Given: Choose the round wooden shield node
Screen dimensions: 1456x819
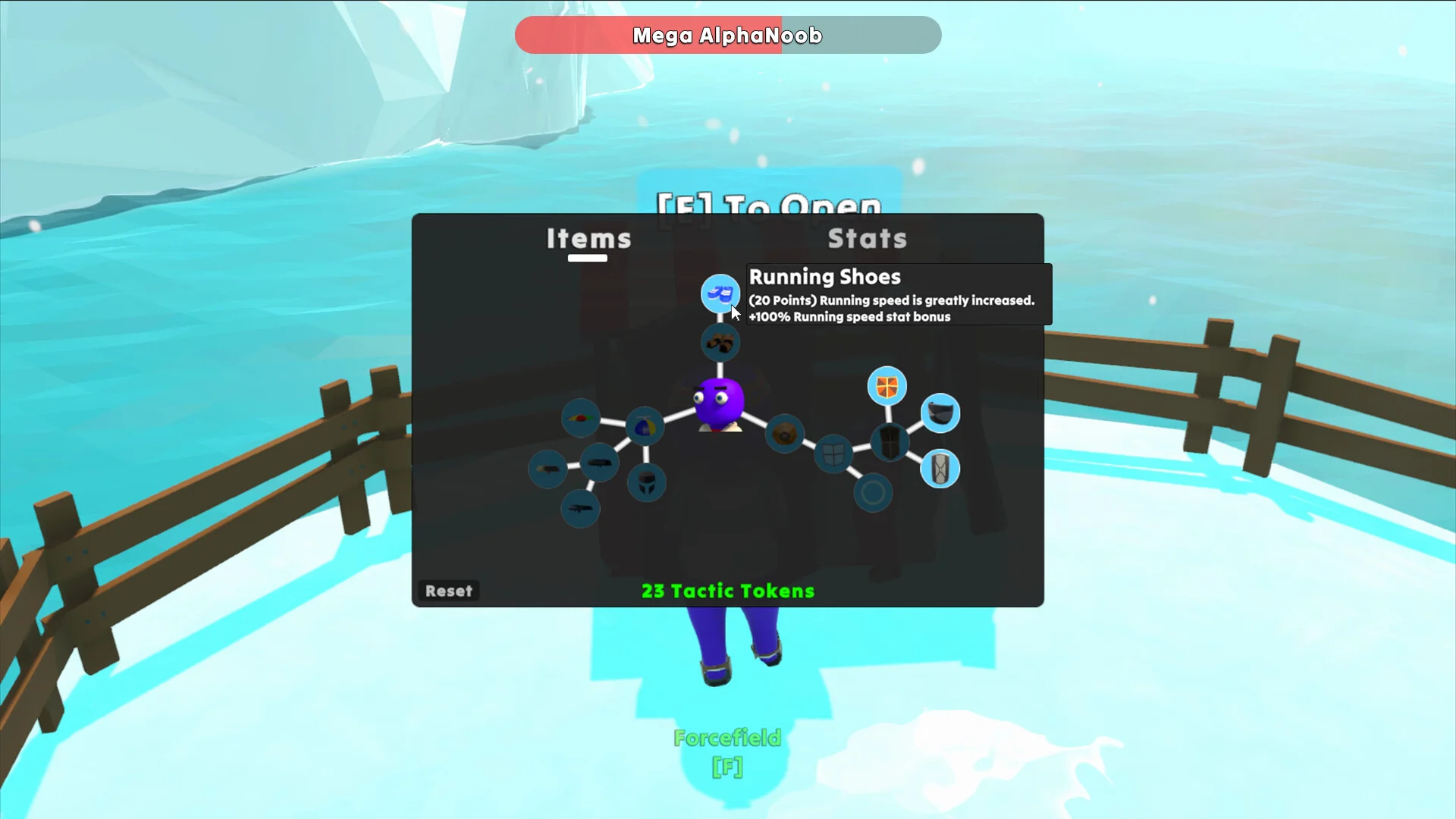Looking at the screenshot, I should (x=785, y=435).
